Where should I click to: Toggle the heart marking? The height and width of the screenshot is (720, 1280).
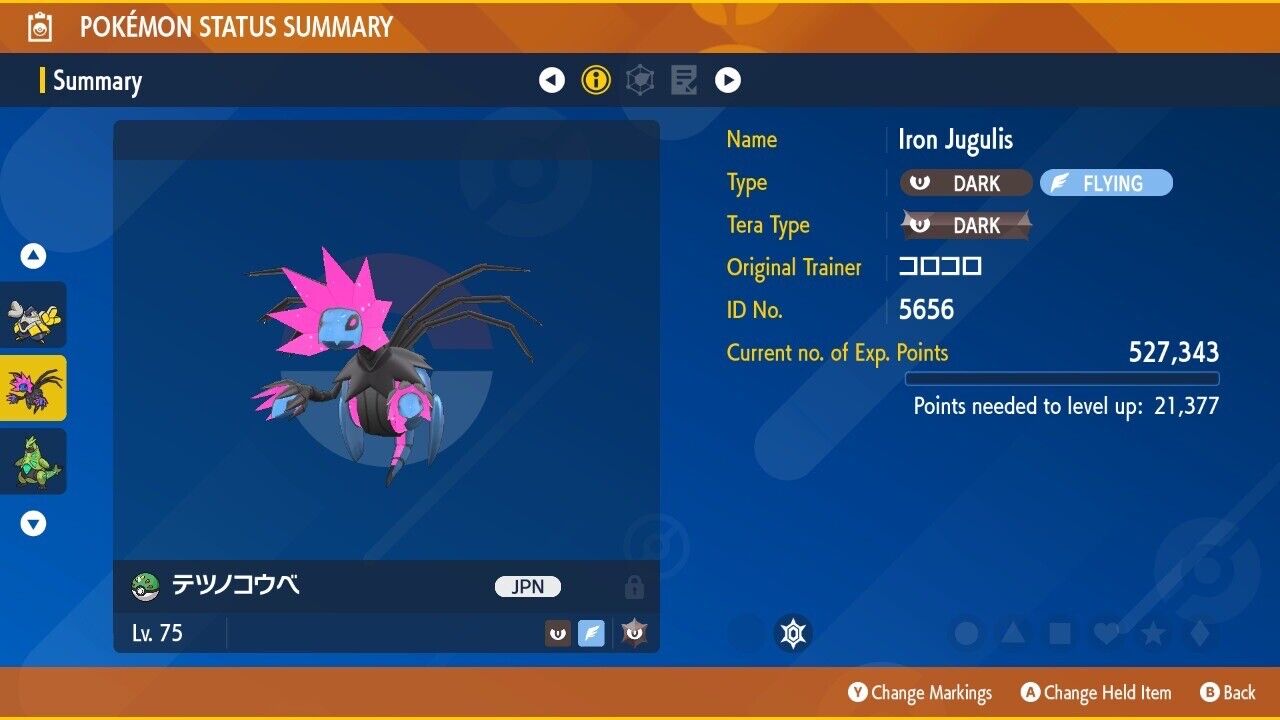coord(1106,633)
